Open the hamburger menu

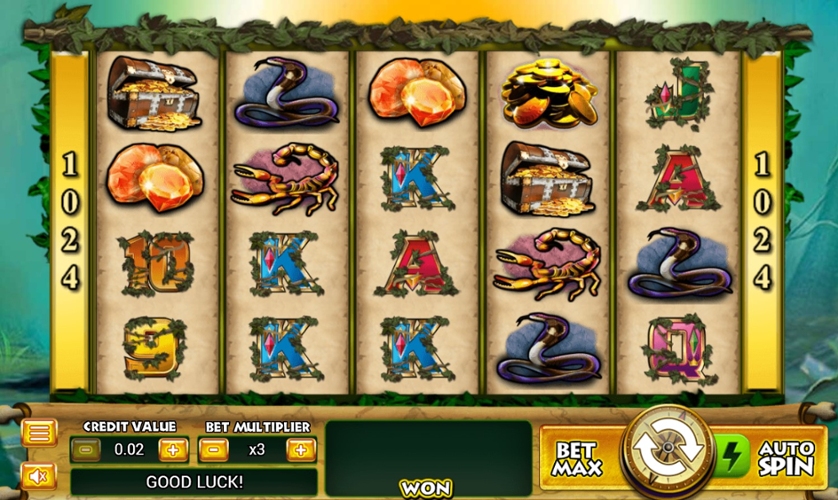[x=39, y=433]
